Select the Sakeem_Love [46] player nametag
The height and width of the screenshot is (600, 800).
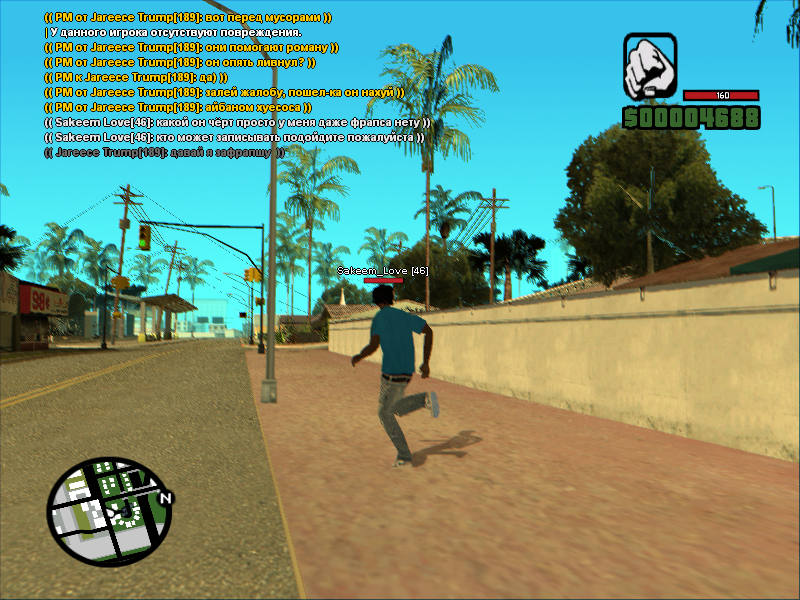tap(383, 271)
